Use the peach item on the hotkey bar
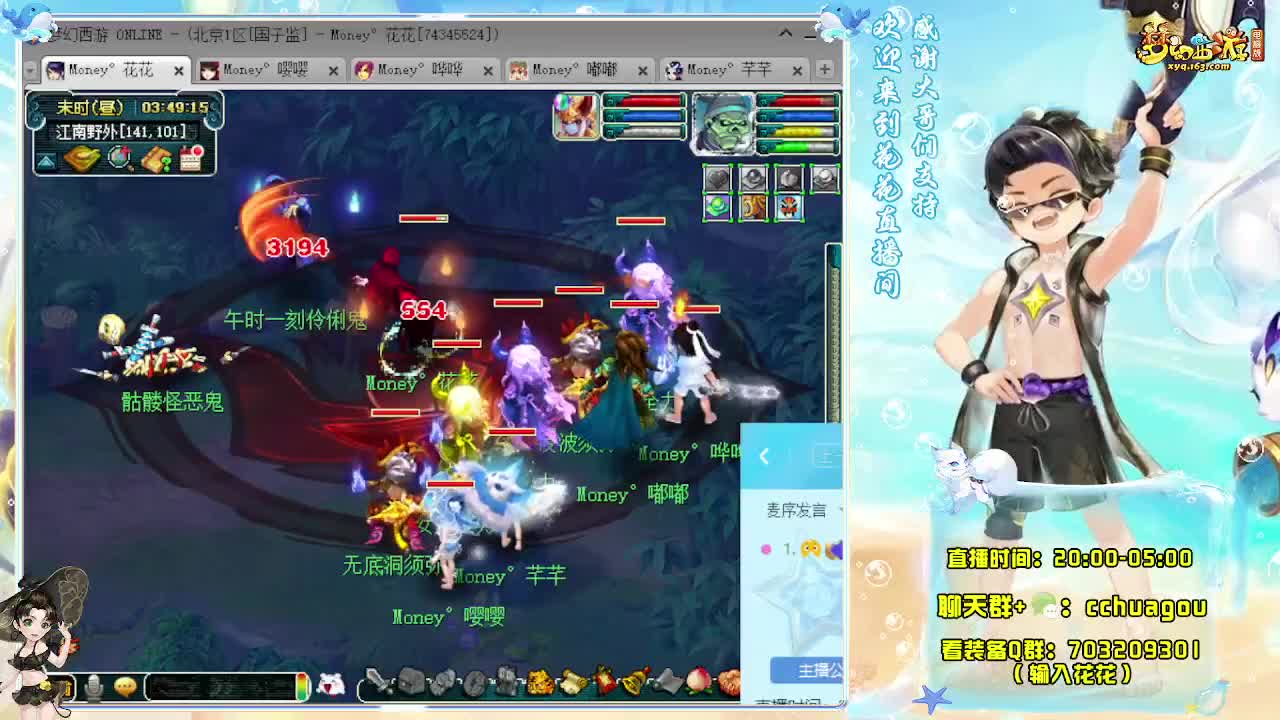This screenshot has width=1280, height=720. coord(697,684)
